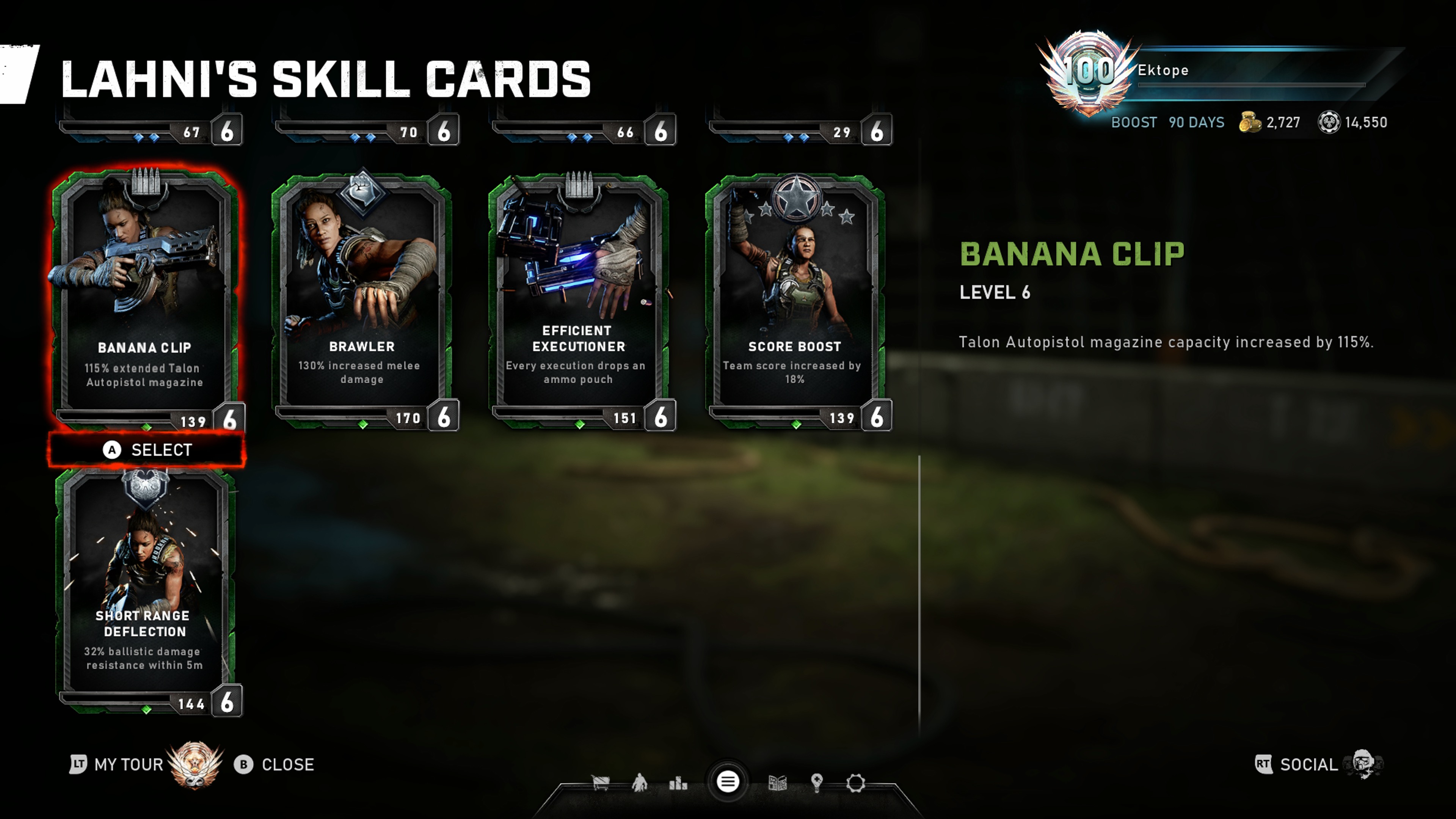Open the news newspaper icon
This screenshot has width=1456, height=819.
click(778, 783)
